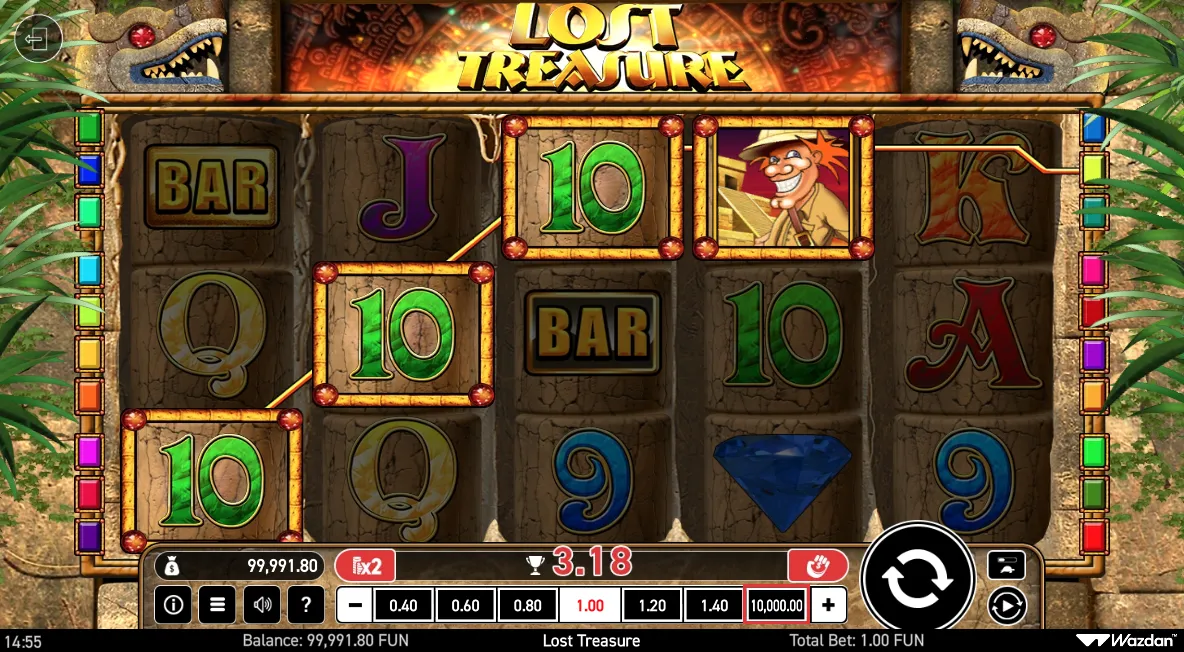Collect the win with the red hand button
This screenshot has height=652, width=1184.
pos(817,566)
